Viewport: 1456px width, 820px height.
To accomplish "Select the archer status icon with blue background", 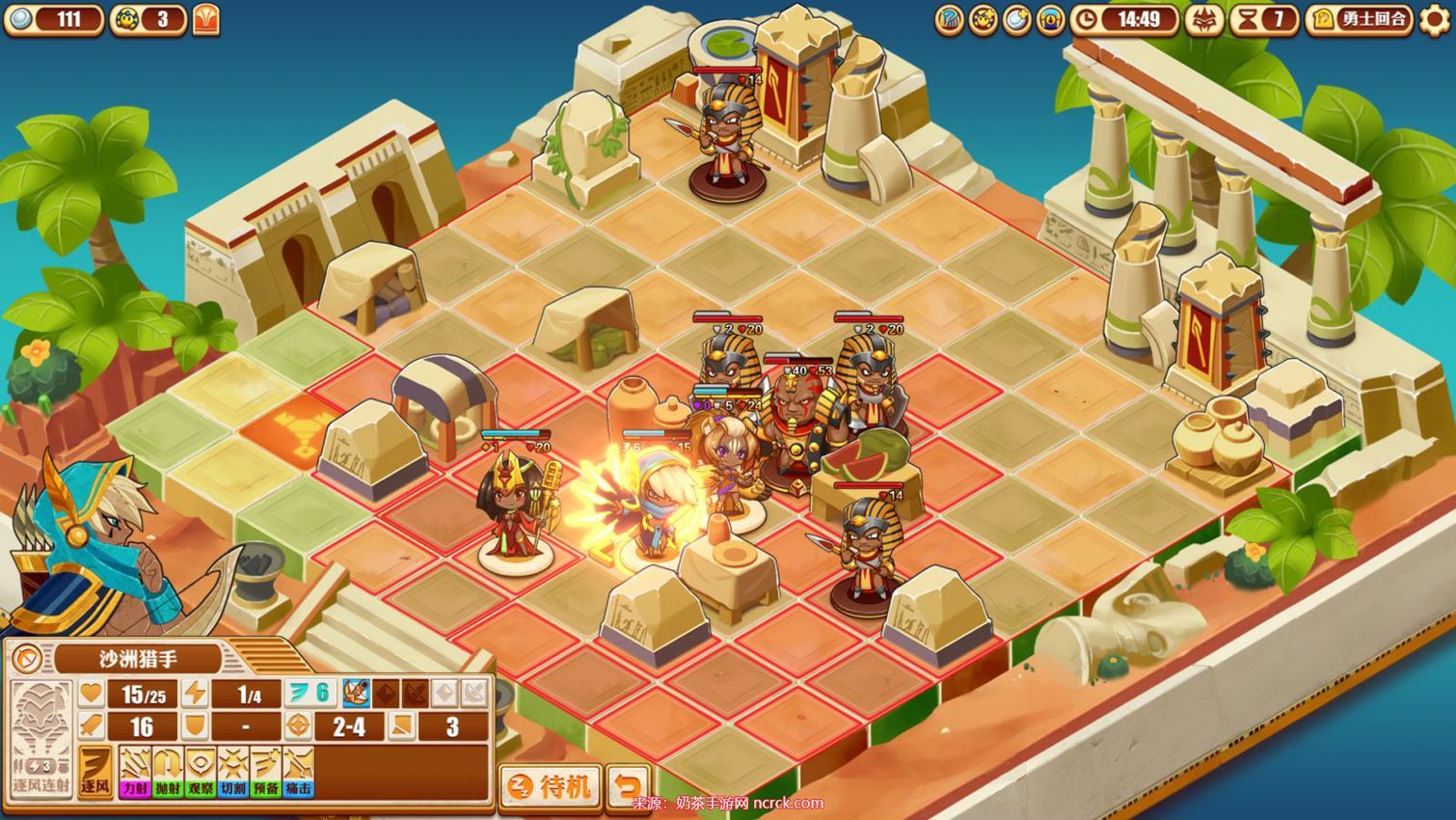I will tap(356, 693).
